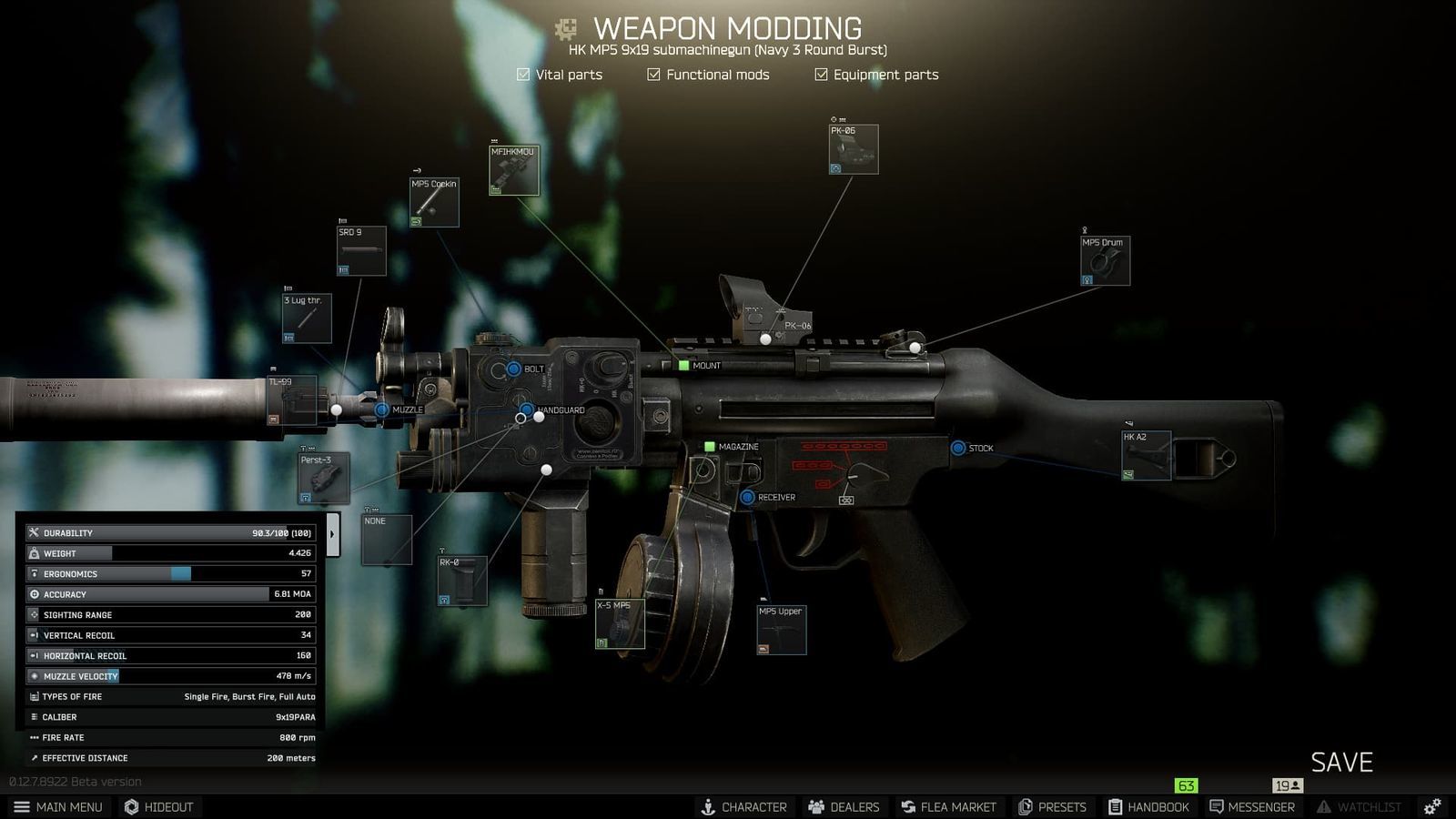Expand the weapon stats side panel arrow
Screen dimensions: 1456x819
click(x=330, y=532)
